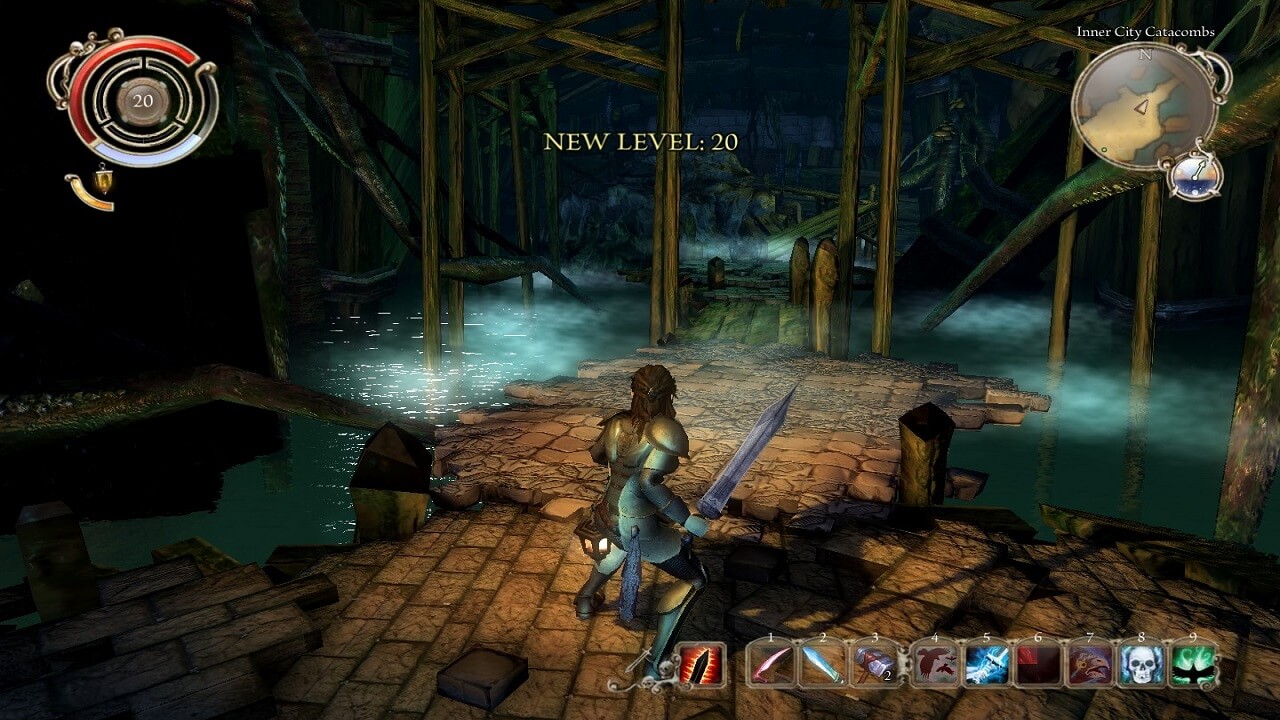Use the dark red ability in slot 6
Screen dimensions: 1280x720
click(x=1038, y=664)
